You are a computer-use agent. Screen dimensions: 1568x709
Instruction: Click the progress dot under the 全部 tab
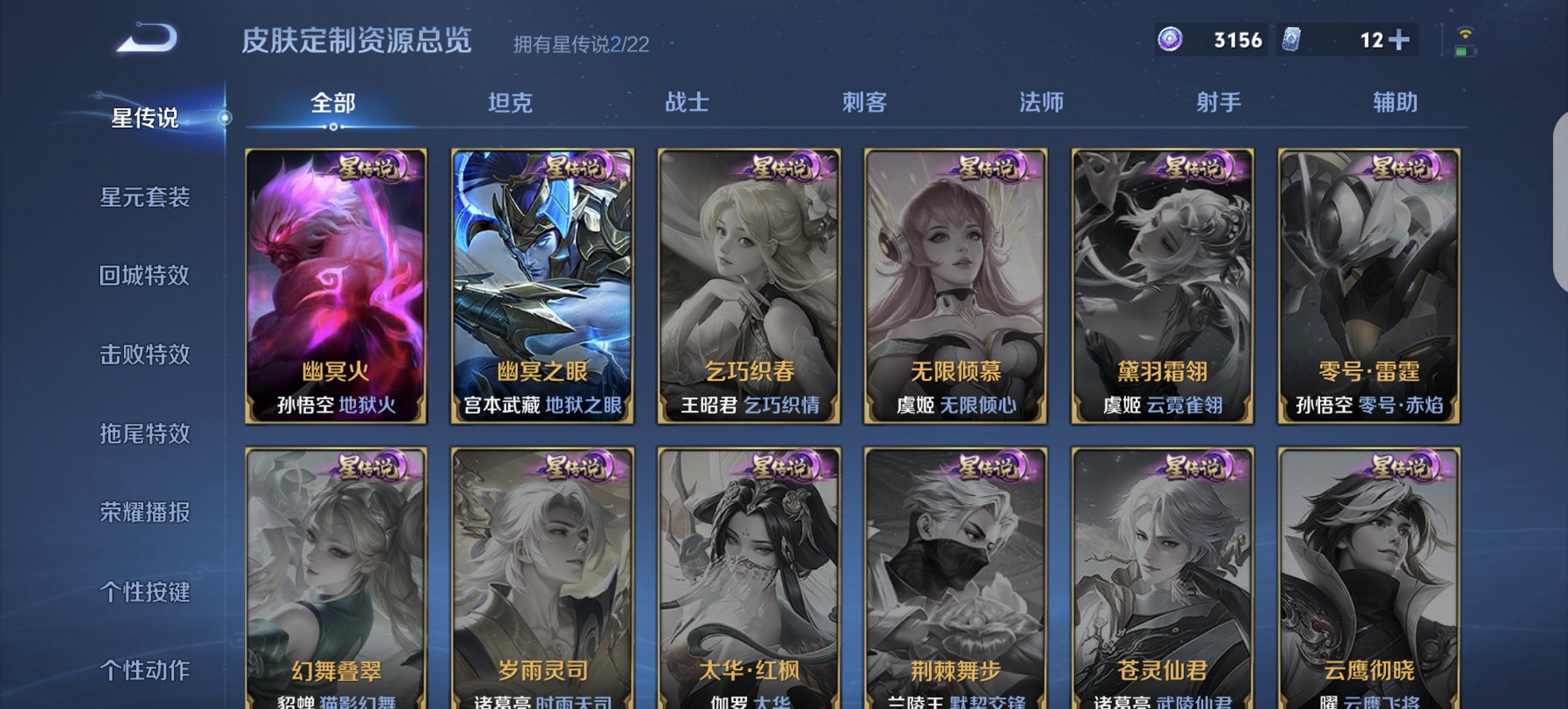tap(333, 127)
